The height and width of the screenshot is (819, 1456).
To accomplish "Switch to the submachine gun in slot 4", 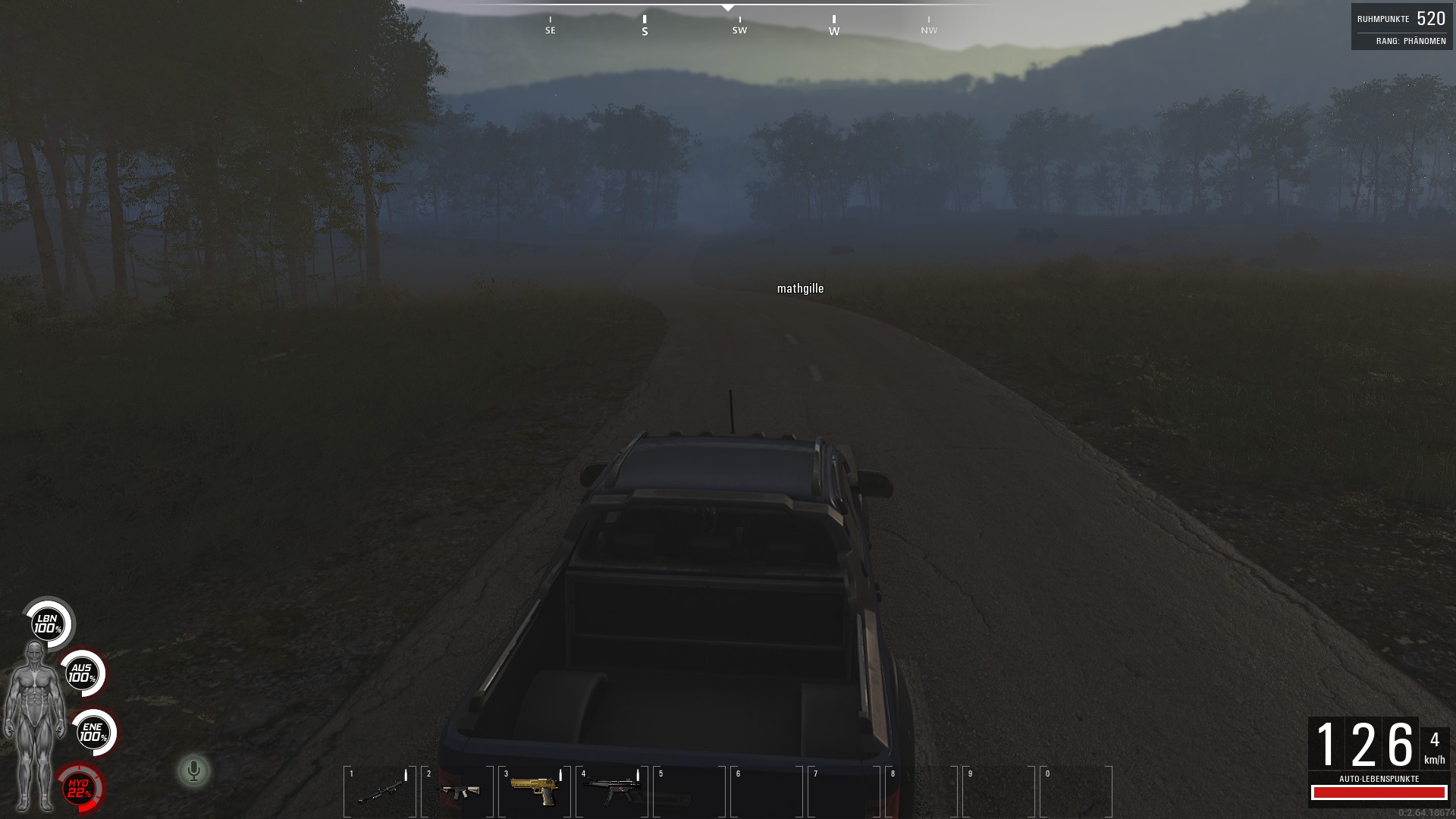I will pyautogui.click(x=612, y=791).
